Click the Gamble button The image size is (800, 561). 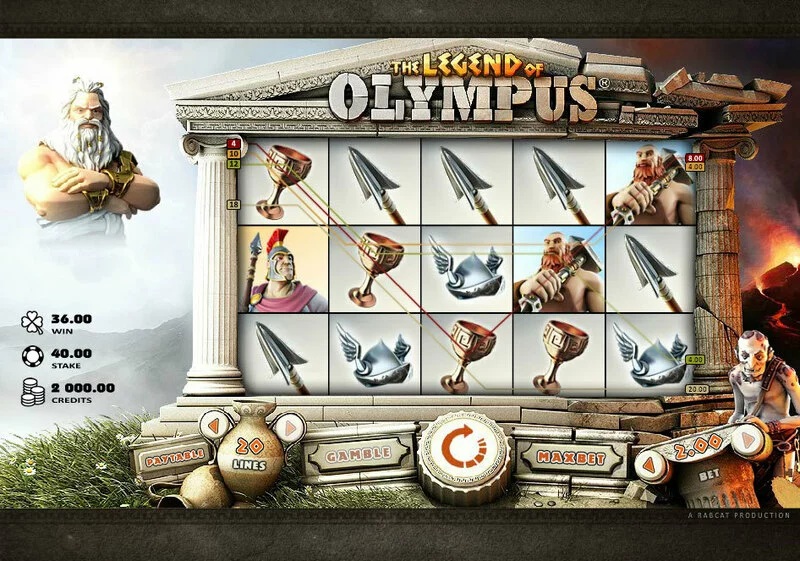click(x=356, y=456)
